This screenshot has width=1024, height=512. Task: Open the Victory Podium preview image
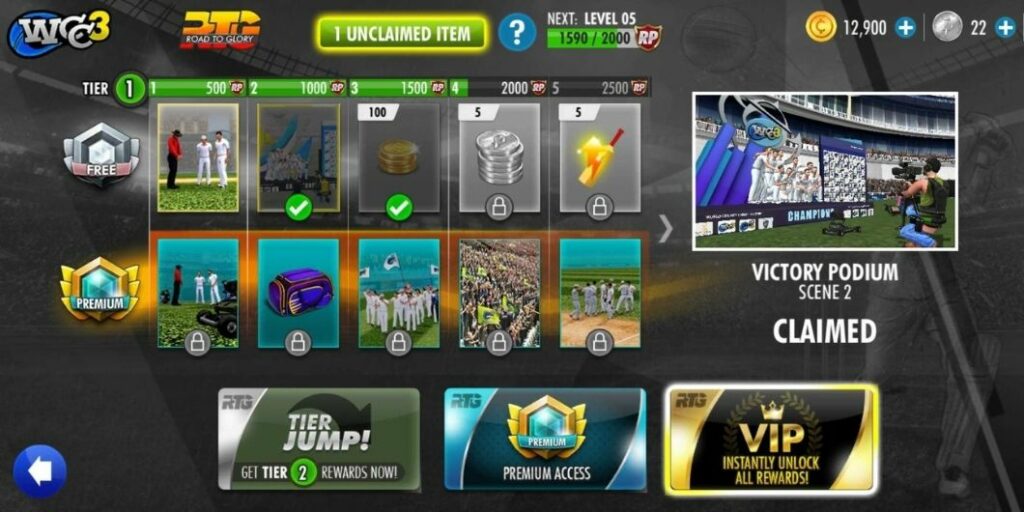coord(825,171)
